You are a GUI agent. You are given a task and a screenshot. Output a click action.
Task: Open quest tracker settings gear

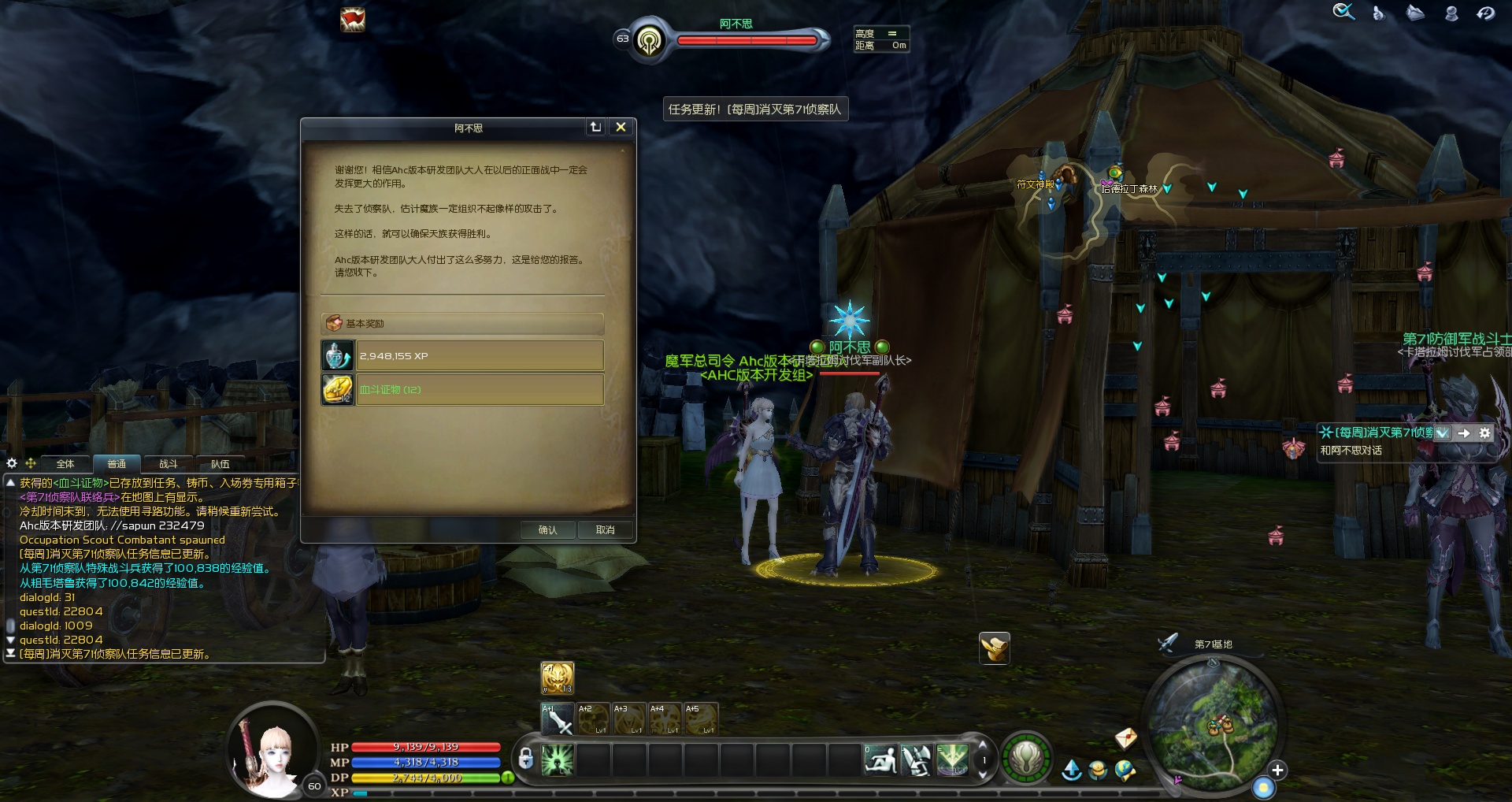[x=1484, y=433]
